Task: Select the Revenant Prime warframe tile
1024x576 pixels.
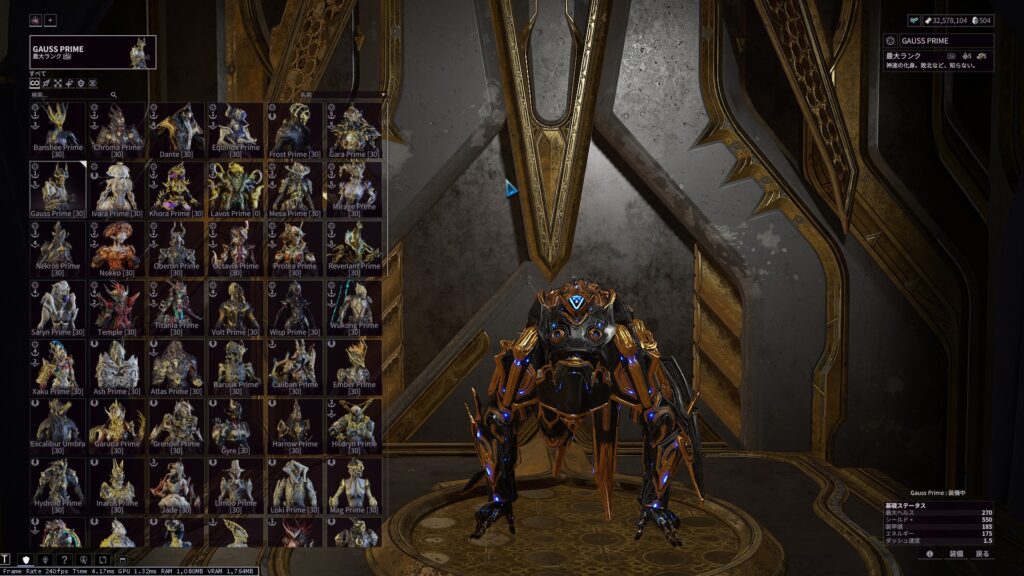Action: (354, 247)
